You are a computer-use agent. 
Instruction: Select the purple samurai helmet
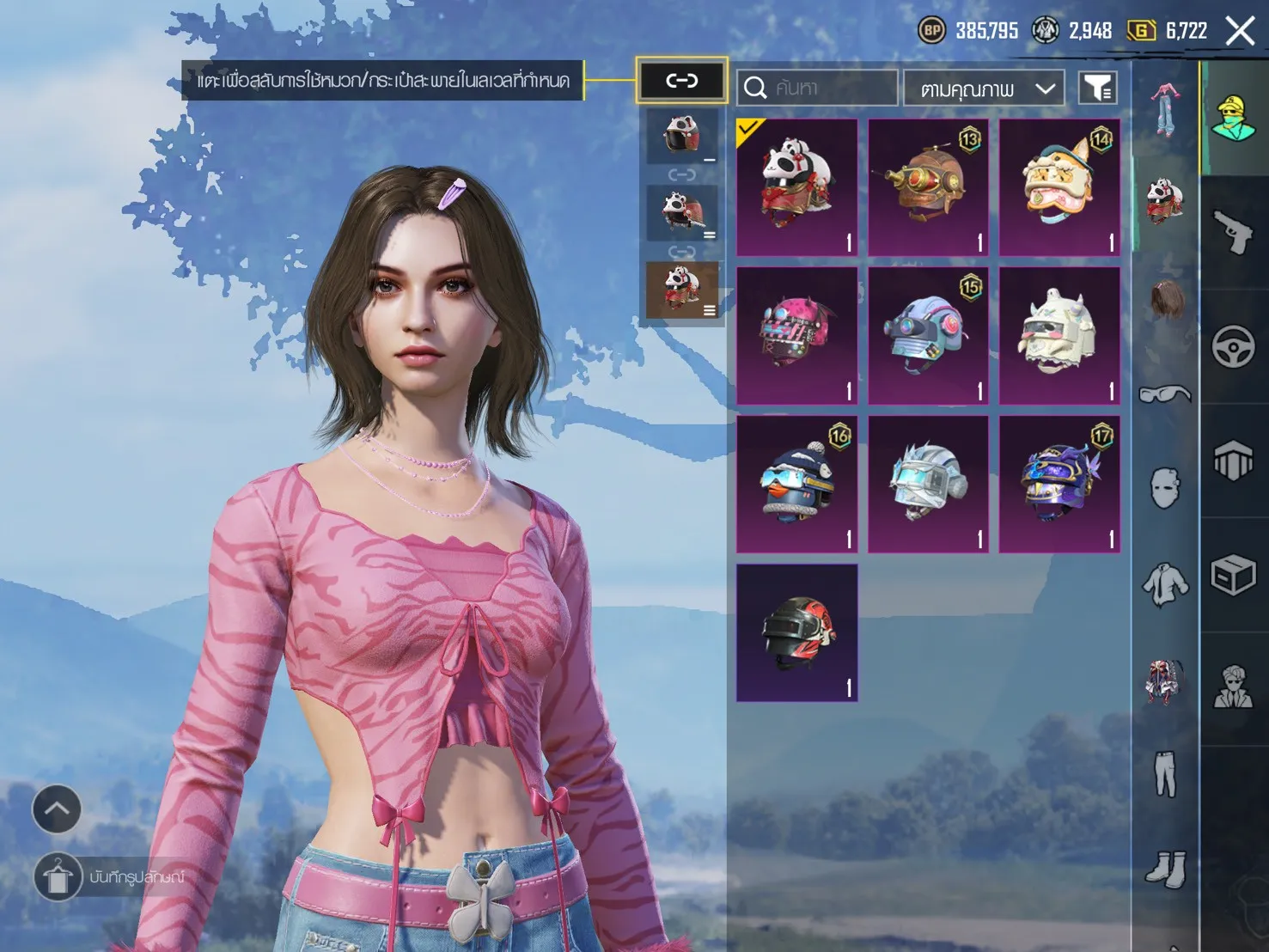1059,484
